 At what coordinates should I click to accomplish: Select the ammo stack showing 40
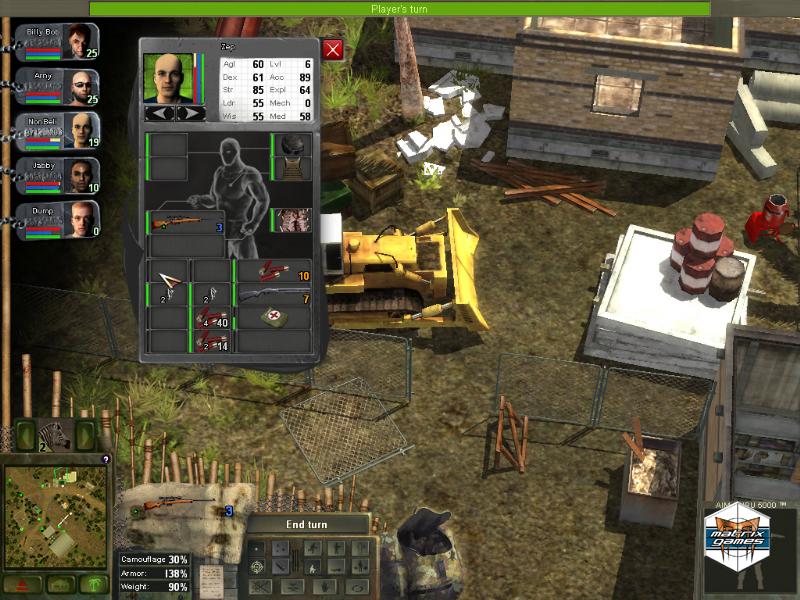(211, 319)
